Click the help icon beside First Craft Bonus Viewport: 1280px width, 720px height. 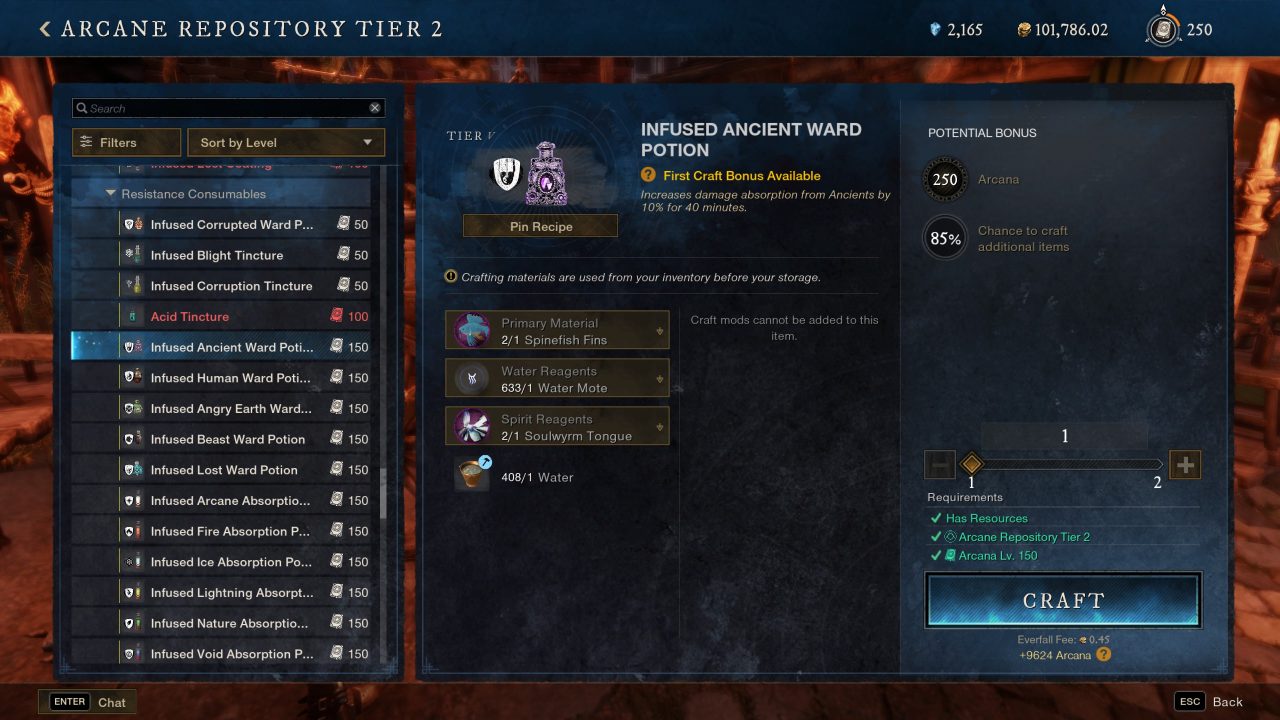click(649, 174)
